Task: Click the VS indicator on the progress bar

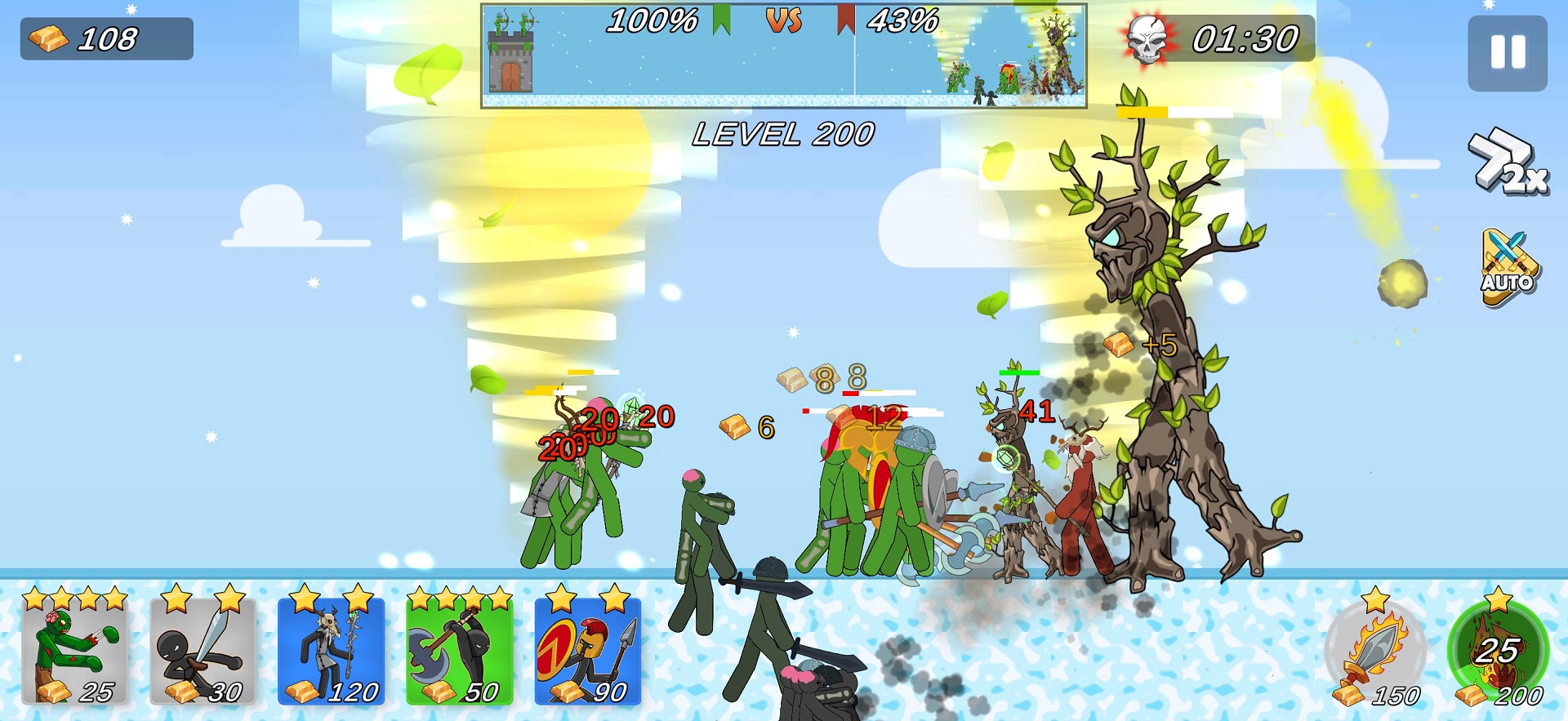Action: [x=785, y=21]
